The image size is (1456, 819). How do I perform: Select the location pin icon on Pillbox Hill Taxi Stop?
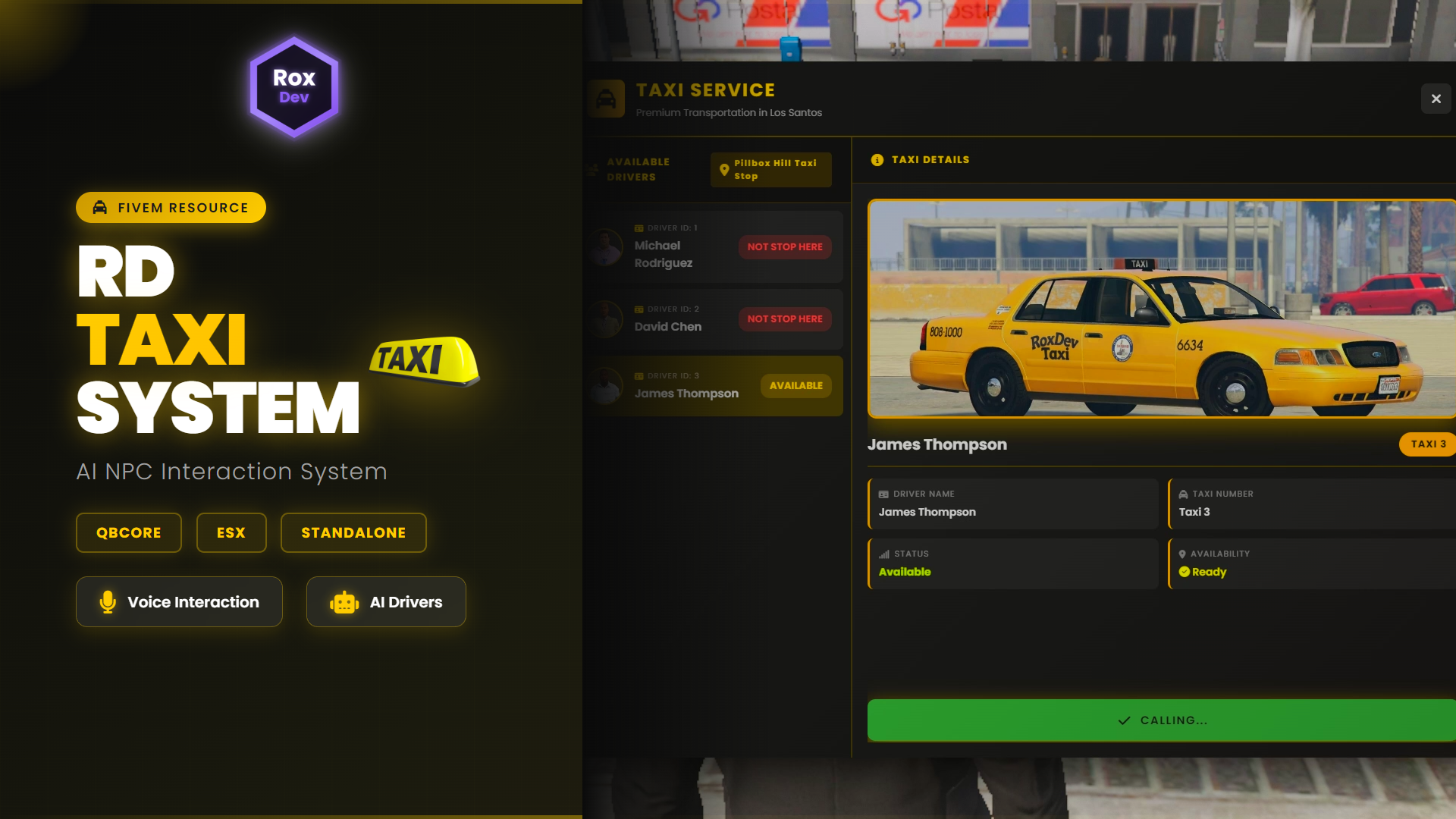[x=723, y=169]
